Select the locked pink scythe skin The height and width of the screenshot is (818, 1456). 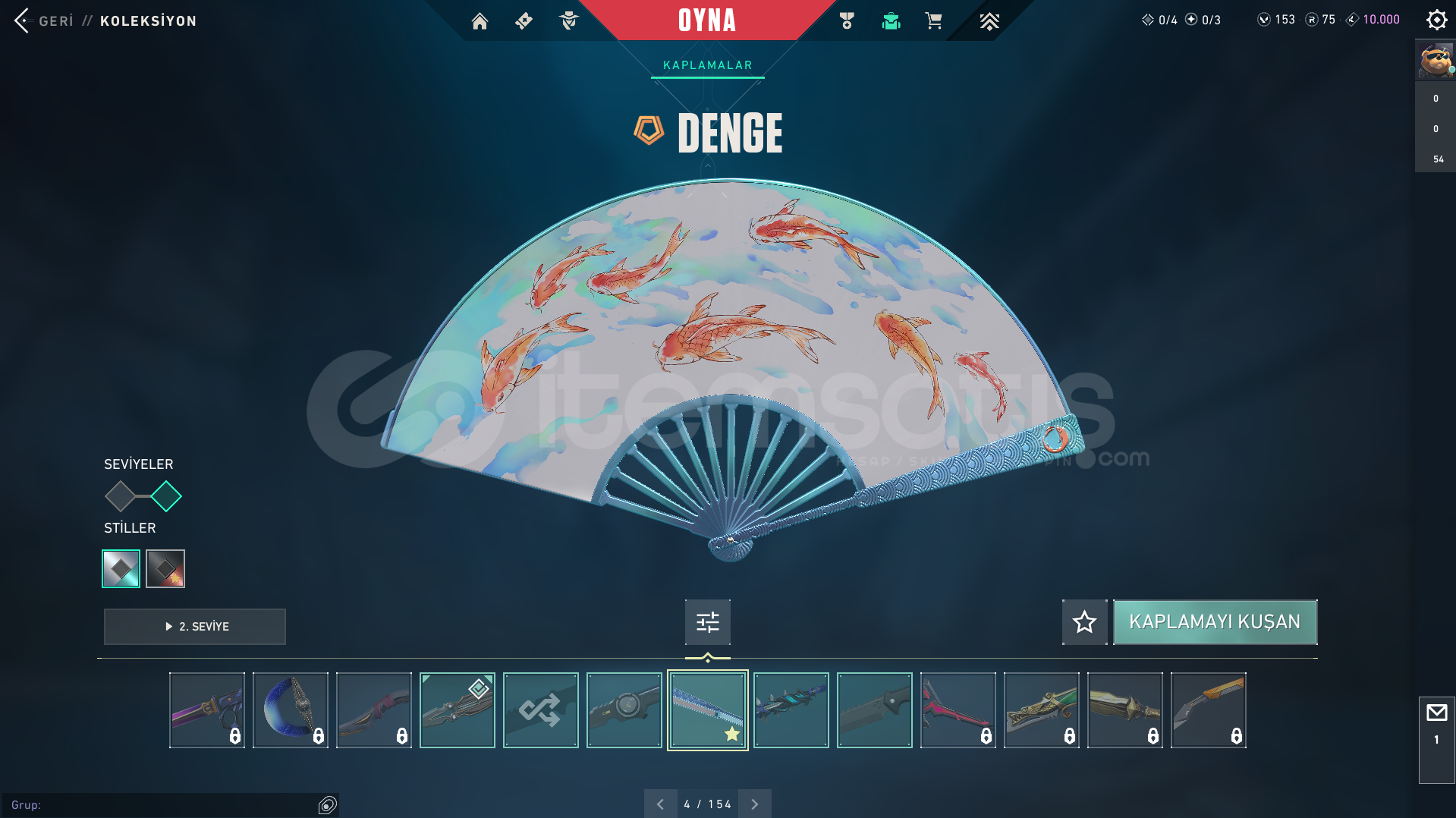[958, 710]
